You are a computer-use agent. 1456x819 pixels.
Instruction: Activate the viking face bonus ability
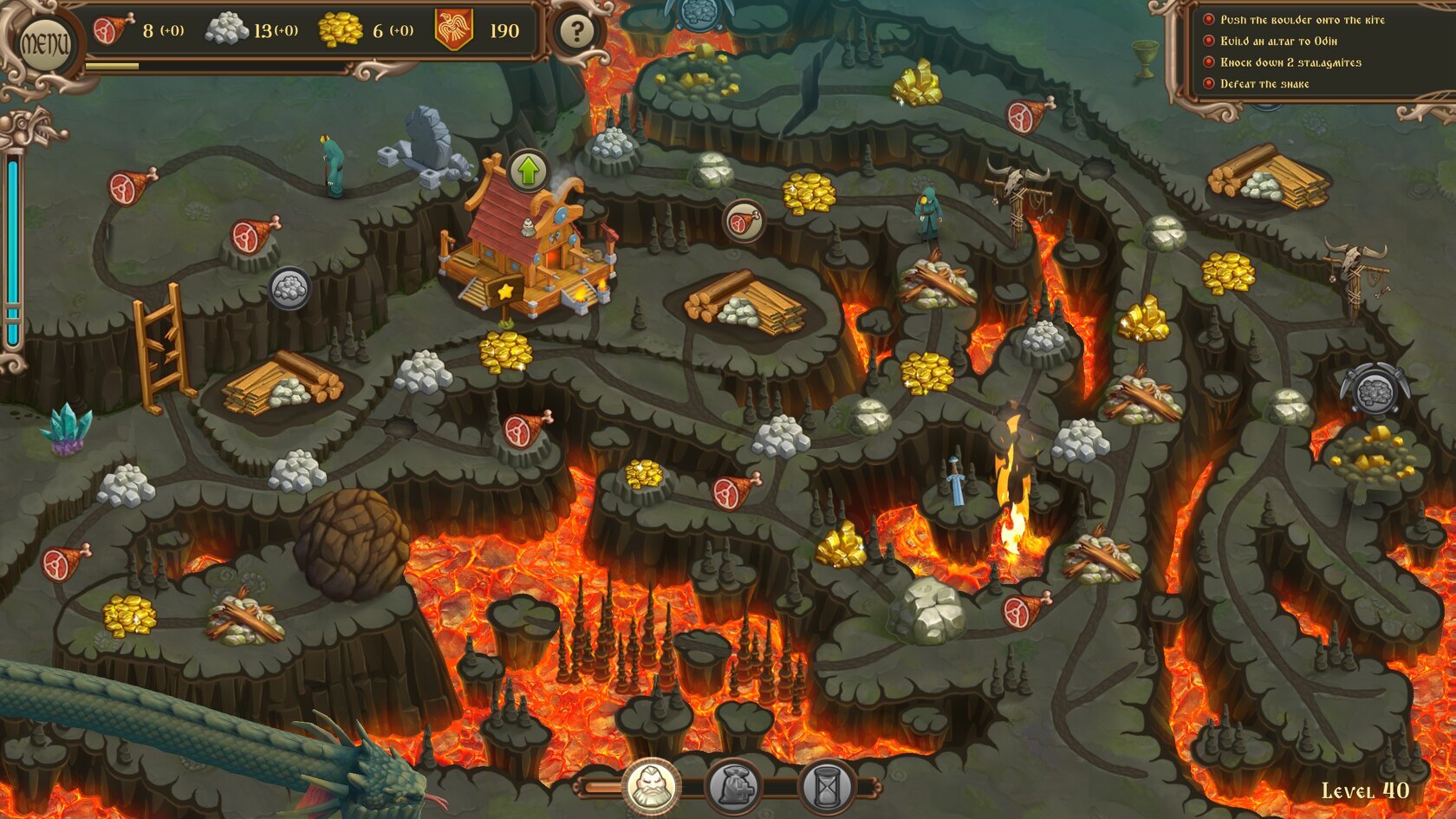coord(650,787)
